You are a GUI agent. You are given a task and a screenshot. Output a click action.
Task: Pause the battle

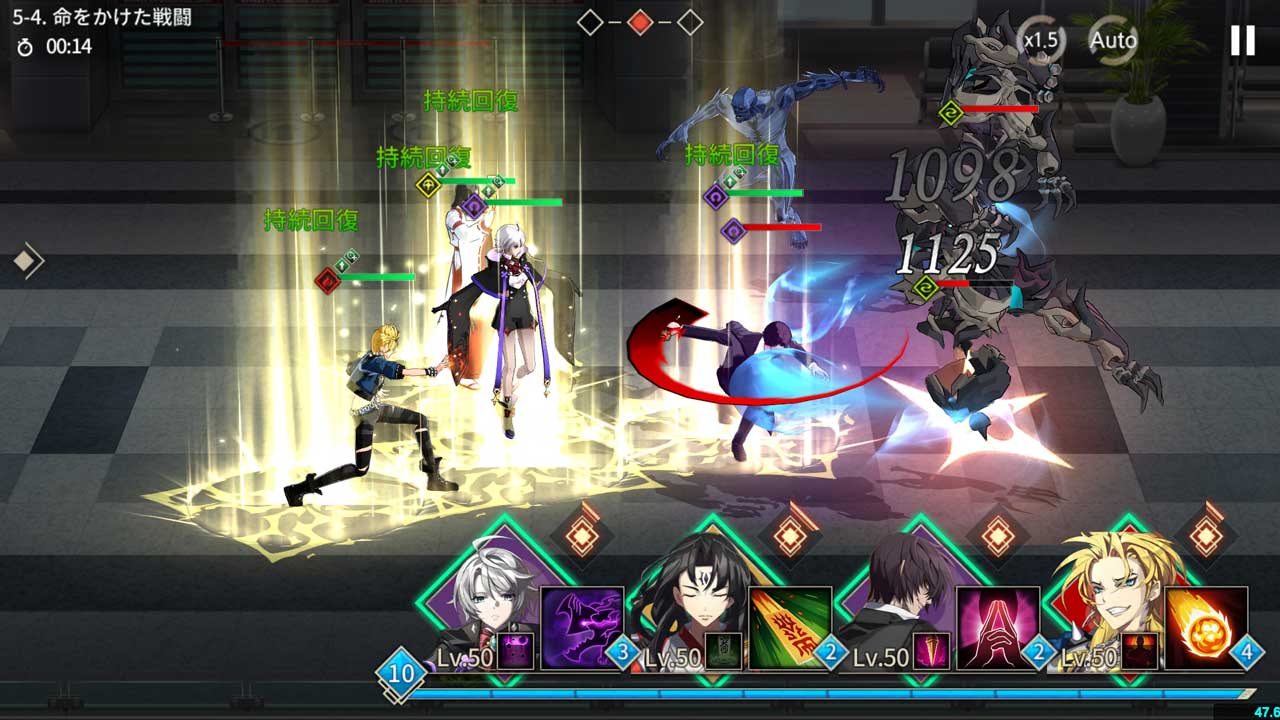pyautogui.click(x=1242, y=40)
